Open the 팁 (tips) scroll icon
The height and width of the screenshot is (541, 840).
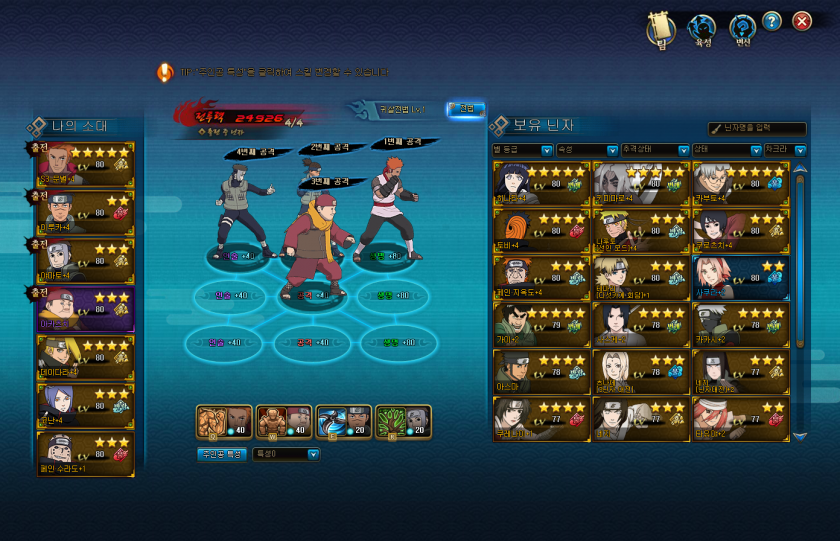660,28
